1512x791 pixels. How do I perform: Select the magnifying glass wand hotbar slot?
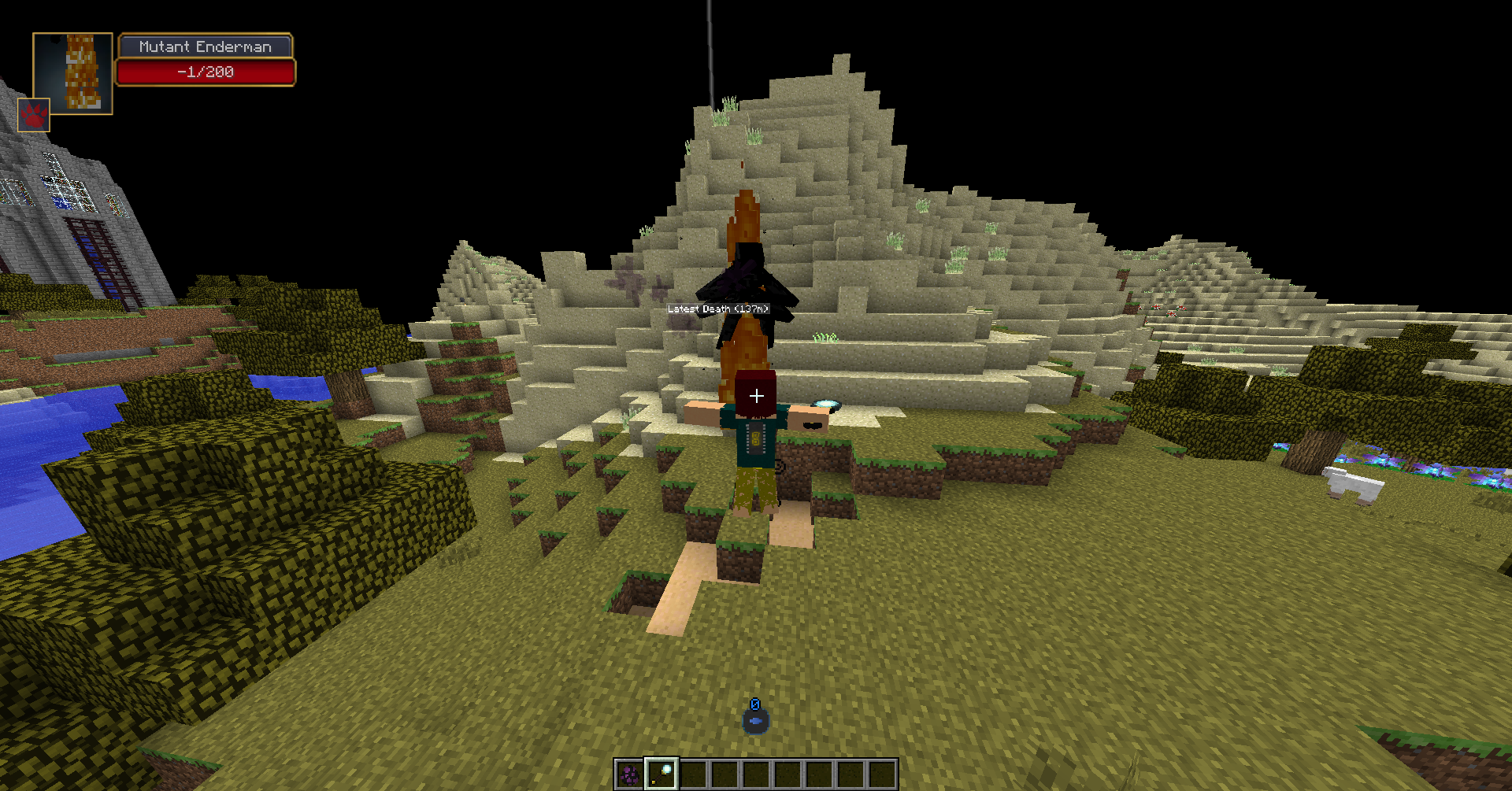pos(661,774)
